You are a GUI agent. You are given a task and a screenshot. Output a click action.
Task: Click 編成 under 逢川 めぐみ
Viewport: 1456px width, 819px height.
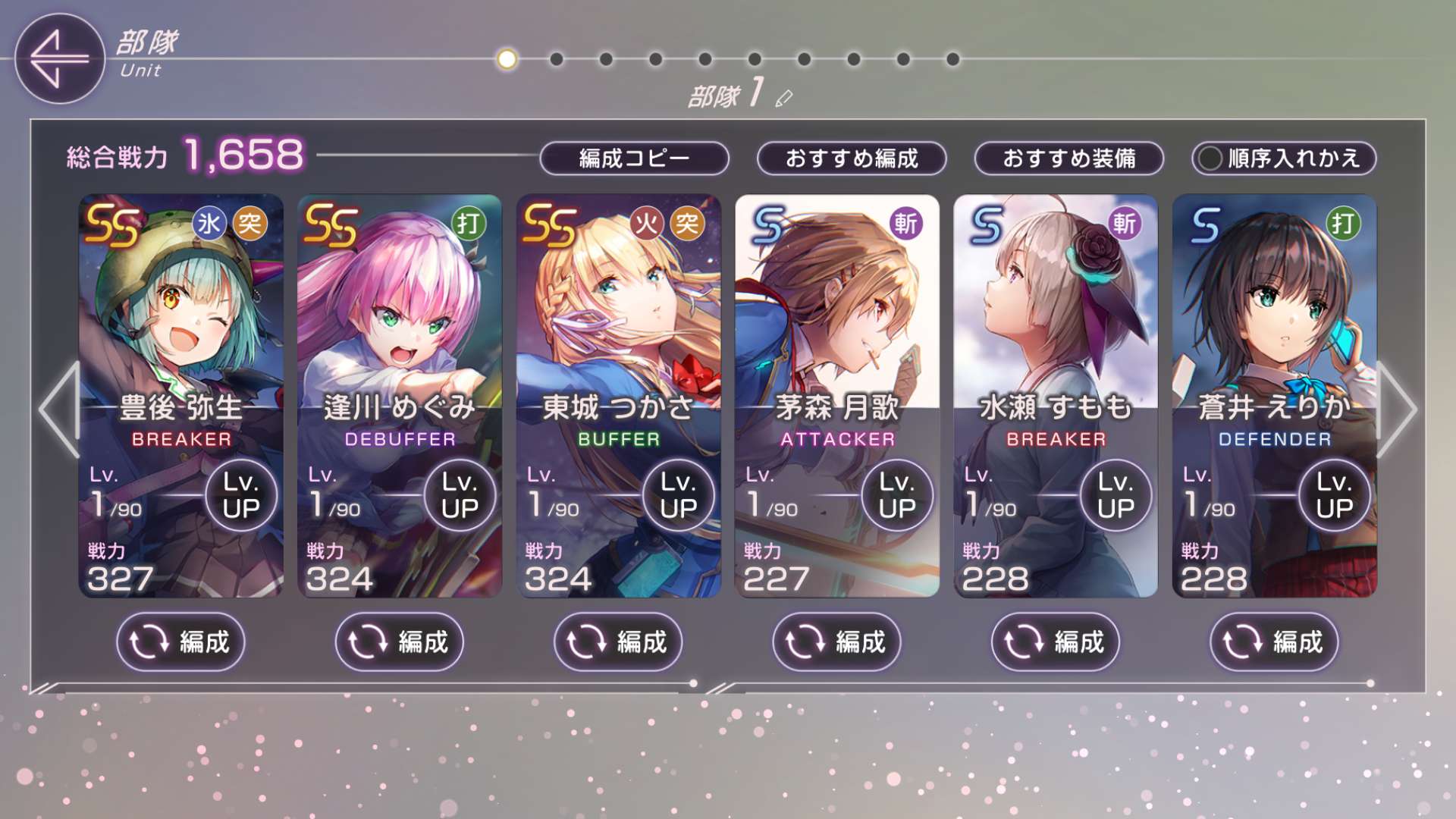(x=399, y=642)
